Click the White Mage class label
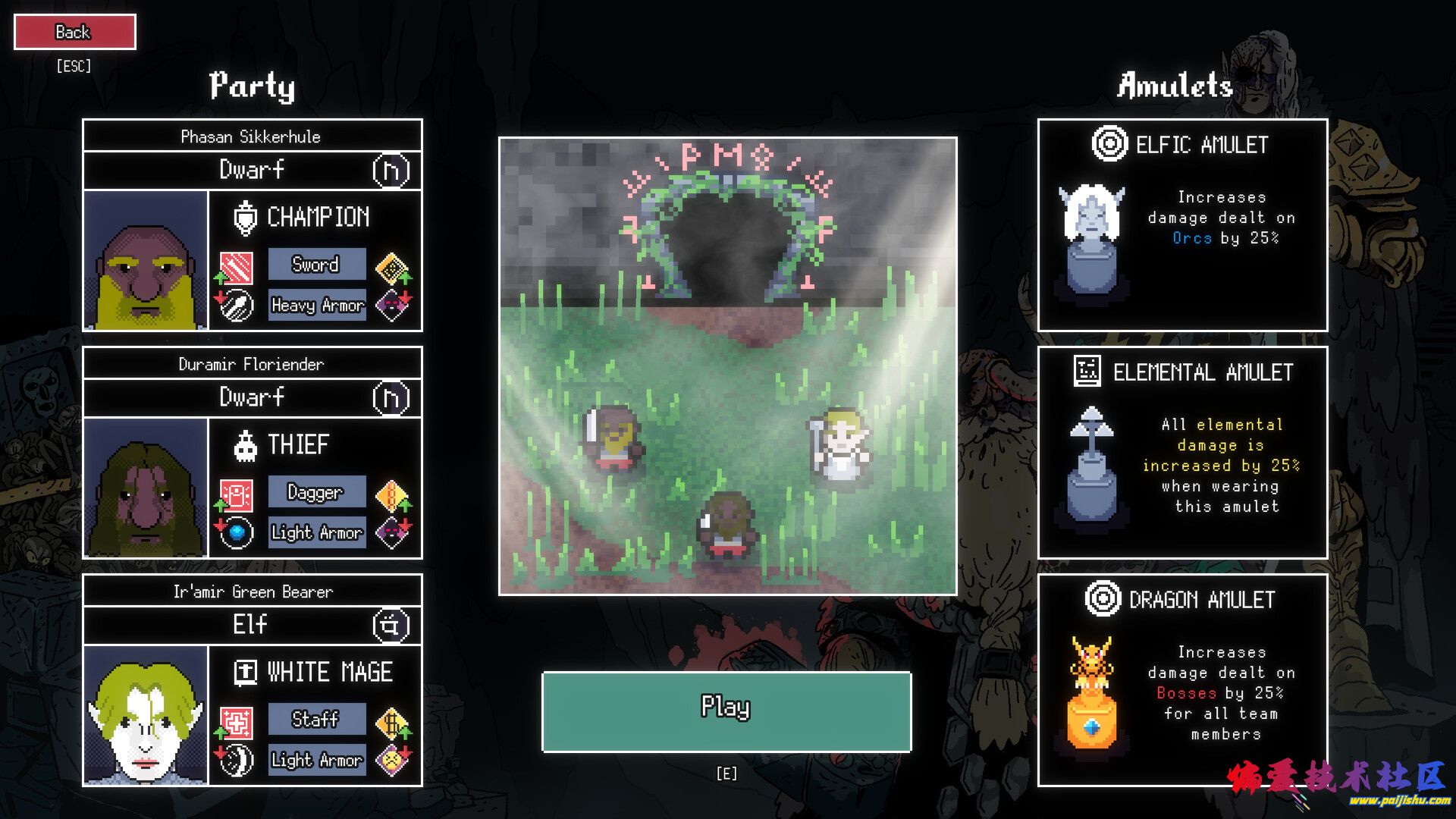1456x819 pixels. (x=329, y=672)
